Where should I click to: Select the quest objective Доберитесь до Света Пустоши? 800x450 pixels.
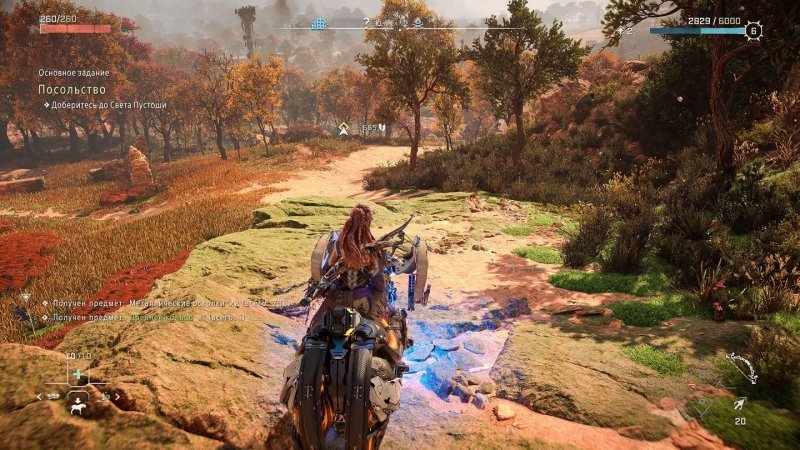(x=107, y=105)
